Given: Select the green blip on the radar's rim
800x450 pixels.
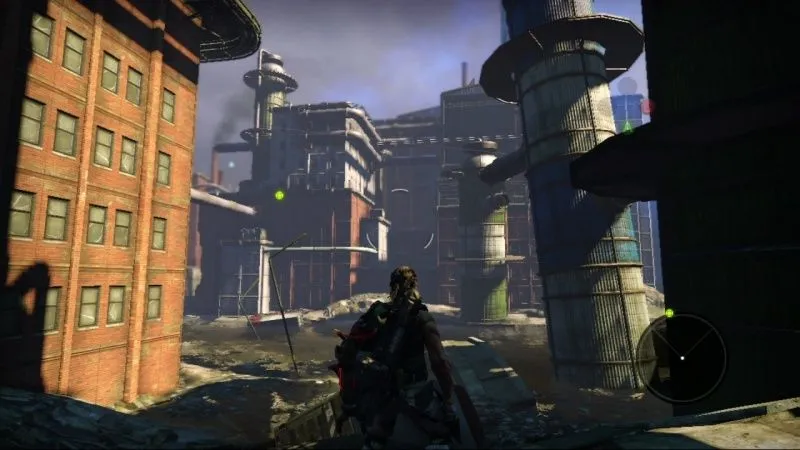Looking at the screenshot, I should (669, 313).
